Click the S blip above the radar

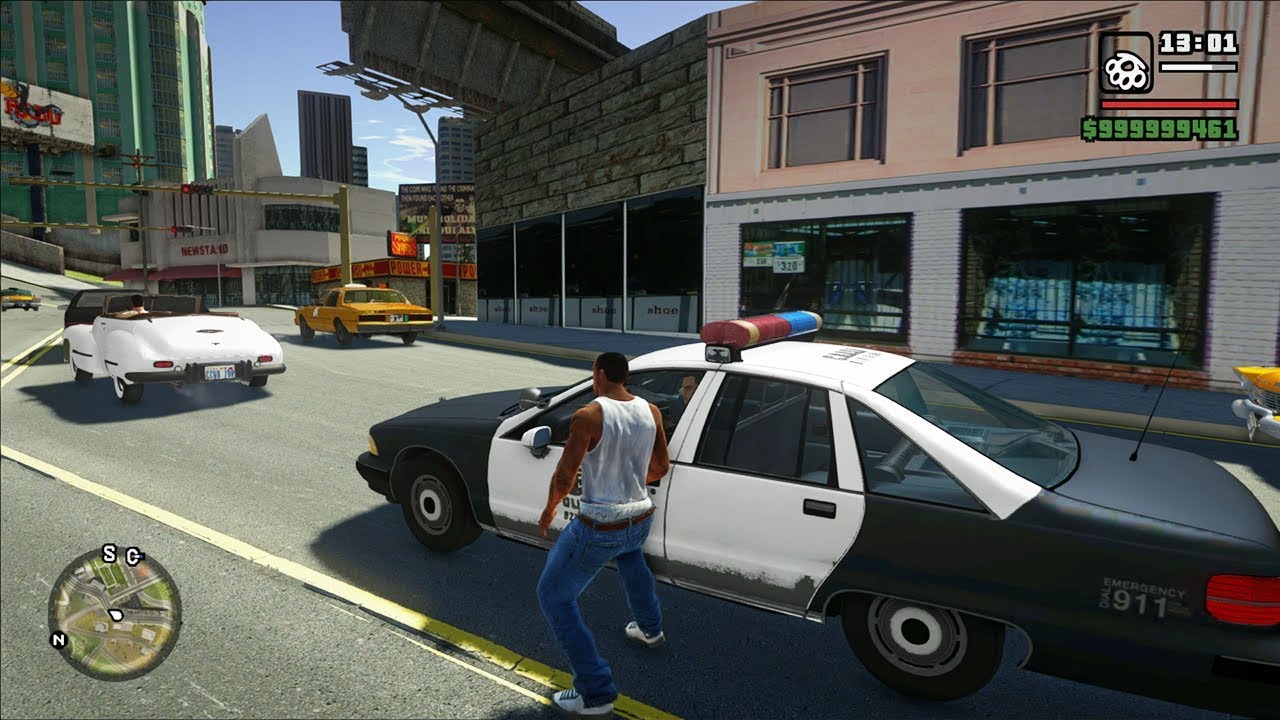pos(109,554)
